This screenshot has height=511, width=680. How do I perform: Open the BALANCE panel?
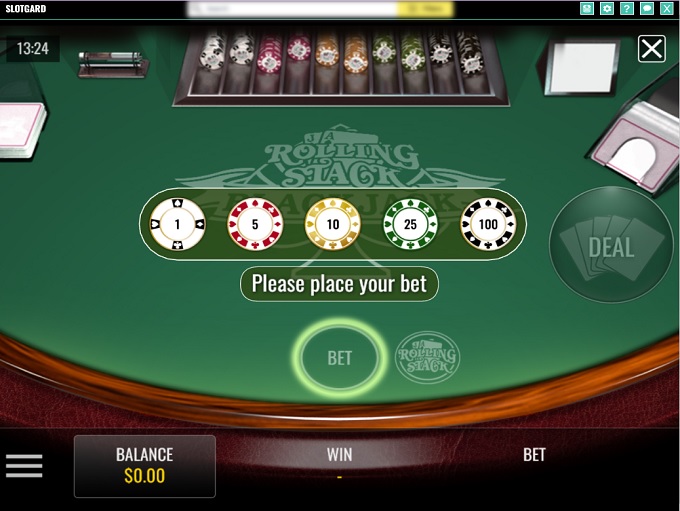point(145,466)
